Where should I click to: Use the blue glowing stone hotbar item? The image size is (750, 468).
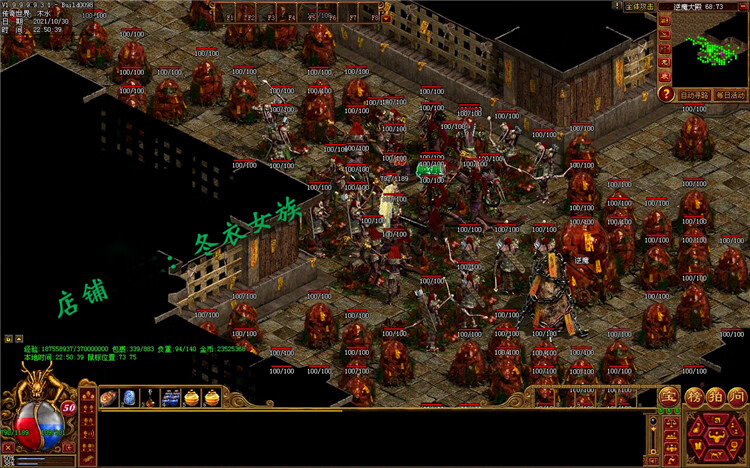(x=129, y=398)
